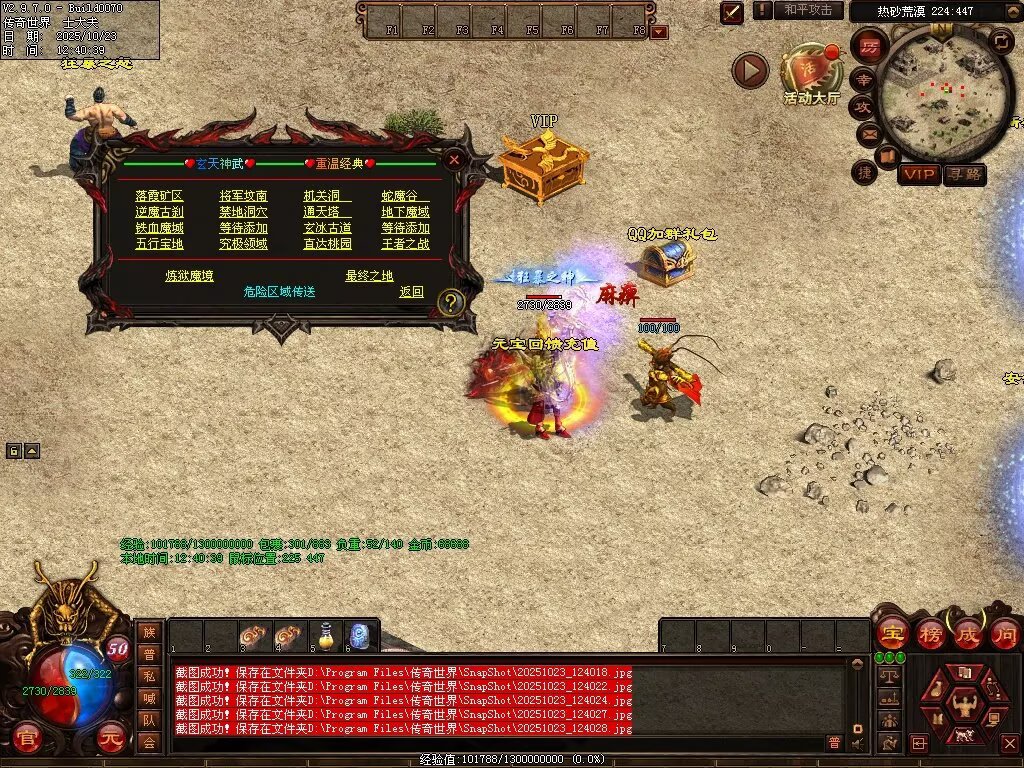Activate 寻路 pathfinding
1024x768 pixels.
pos(964,175)
